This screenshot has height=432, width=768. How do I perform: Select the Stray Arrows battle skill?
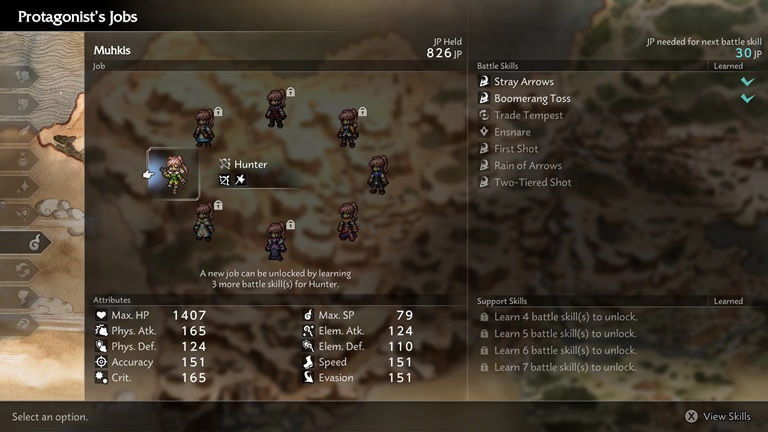(x=524, y=82)
